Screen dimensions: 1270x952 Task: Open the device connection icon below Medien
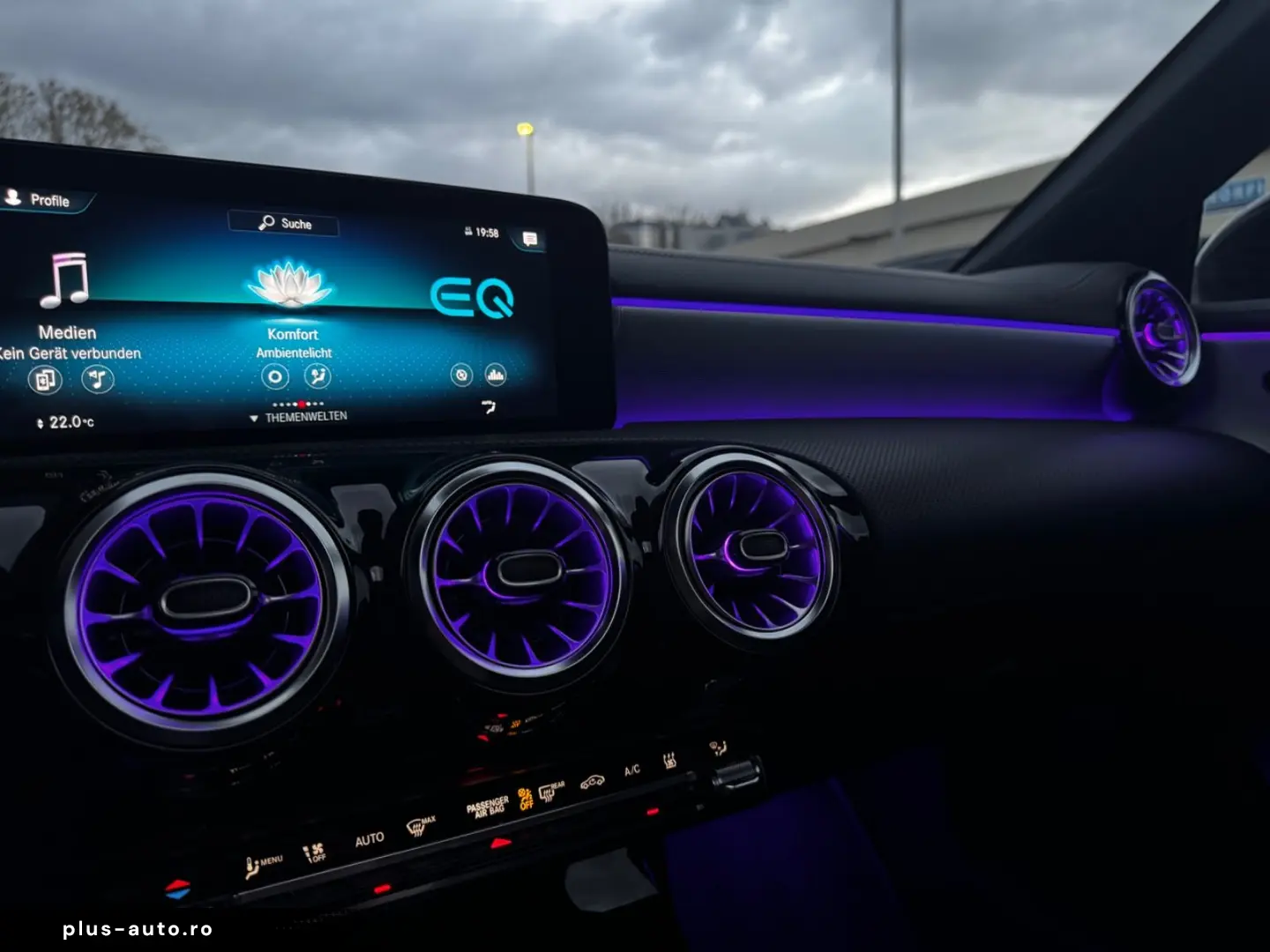(x=45, y=377)
